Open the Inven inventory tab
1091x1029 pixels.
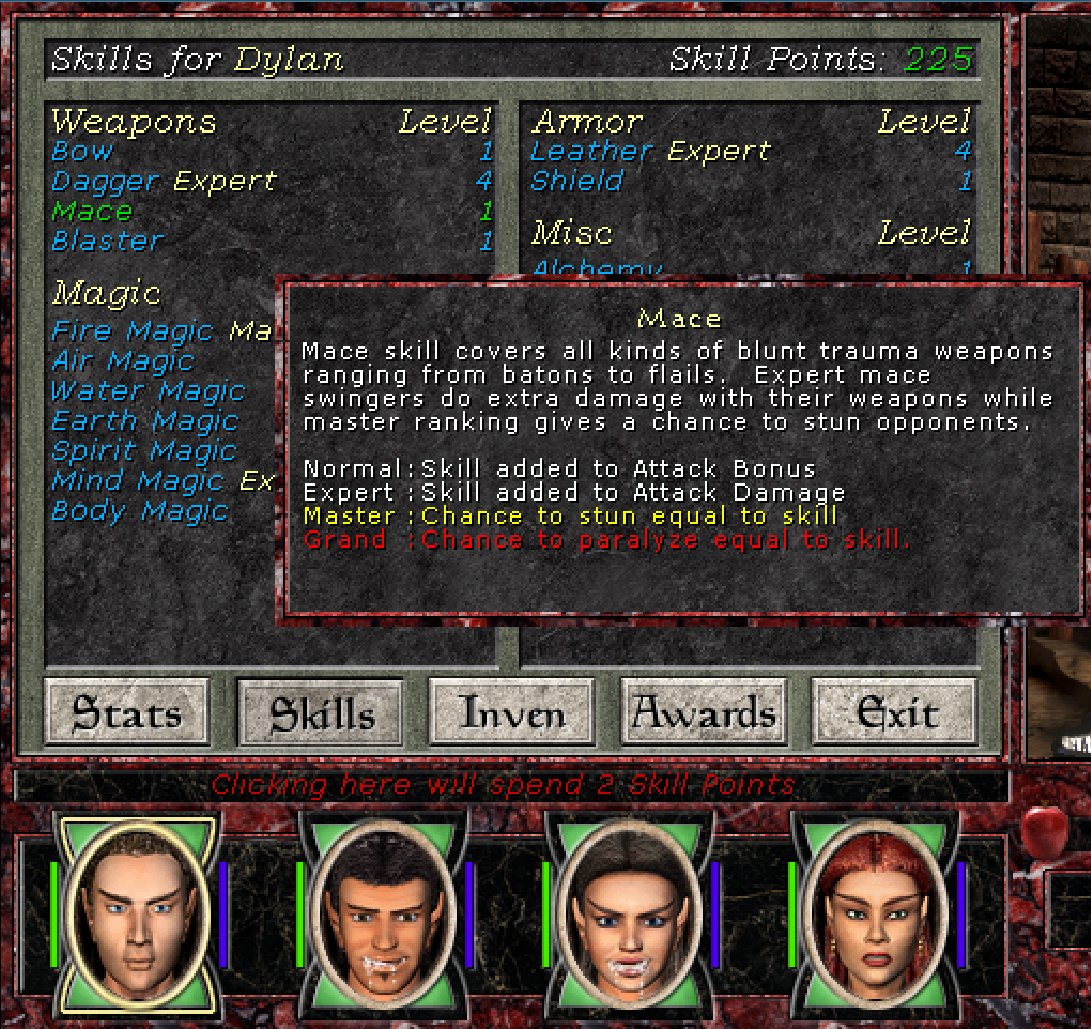pos(512,713)
